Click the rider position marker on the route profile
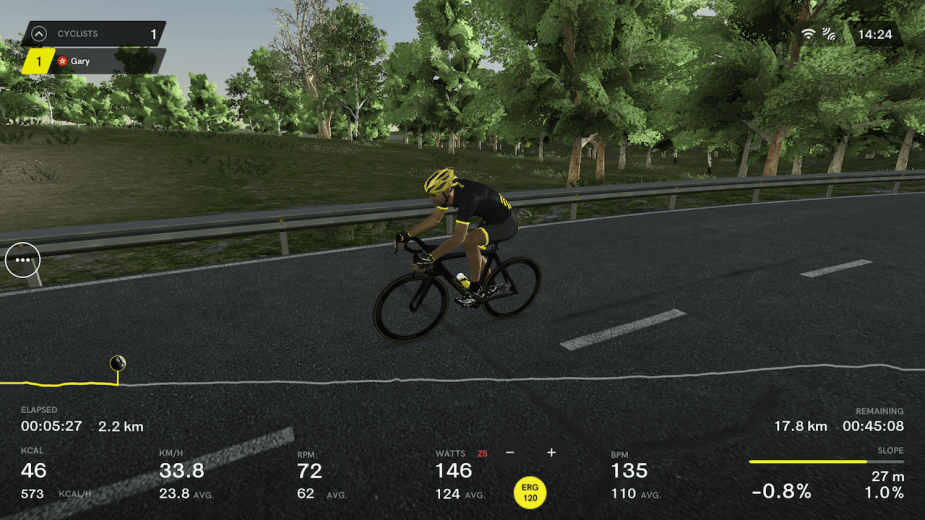 117,363
